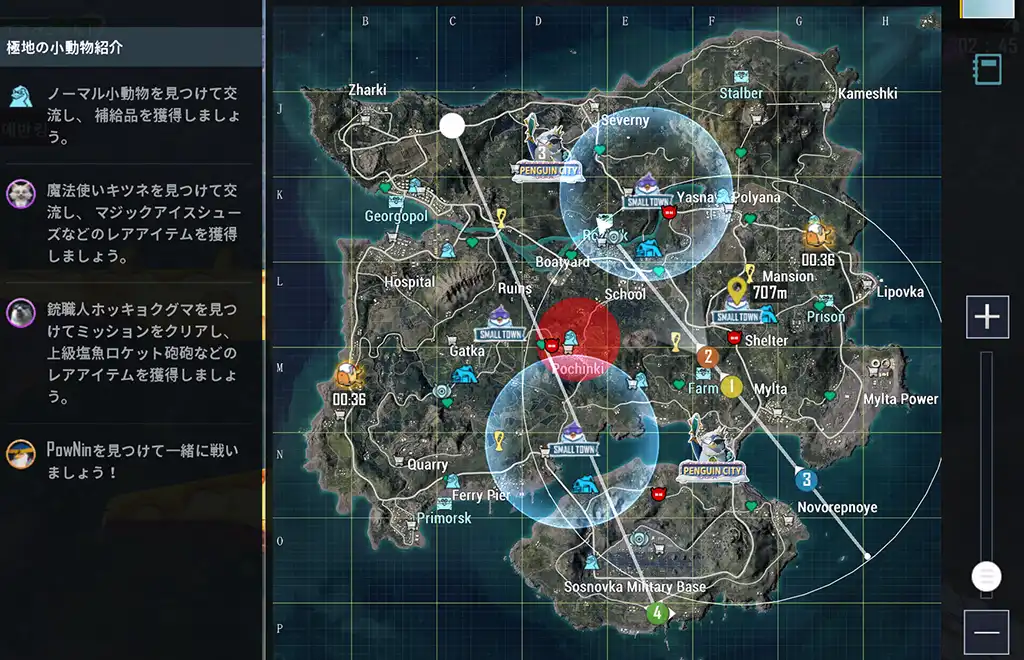Click the white flight path start circle
The height and width of the screenshot is (660, 1024).
[x=452, y=126]
